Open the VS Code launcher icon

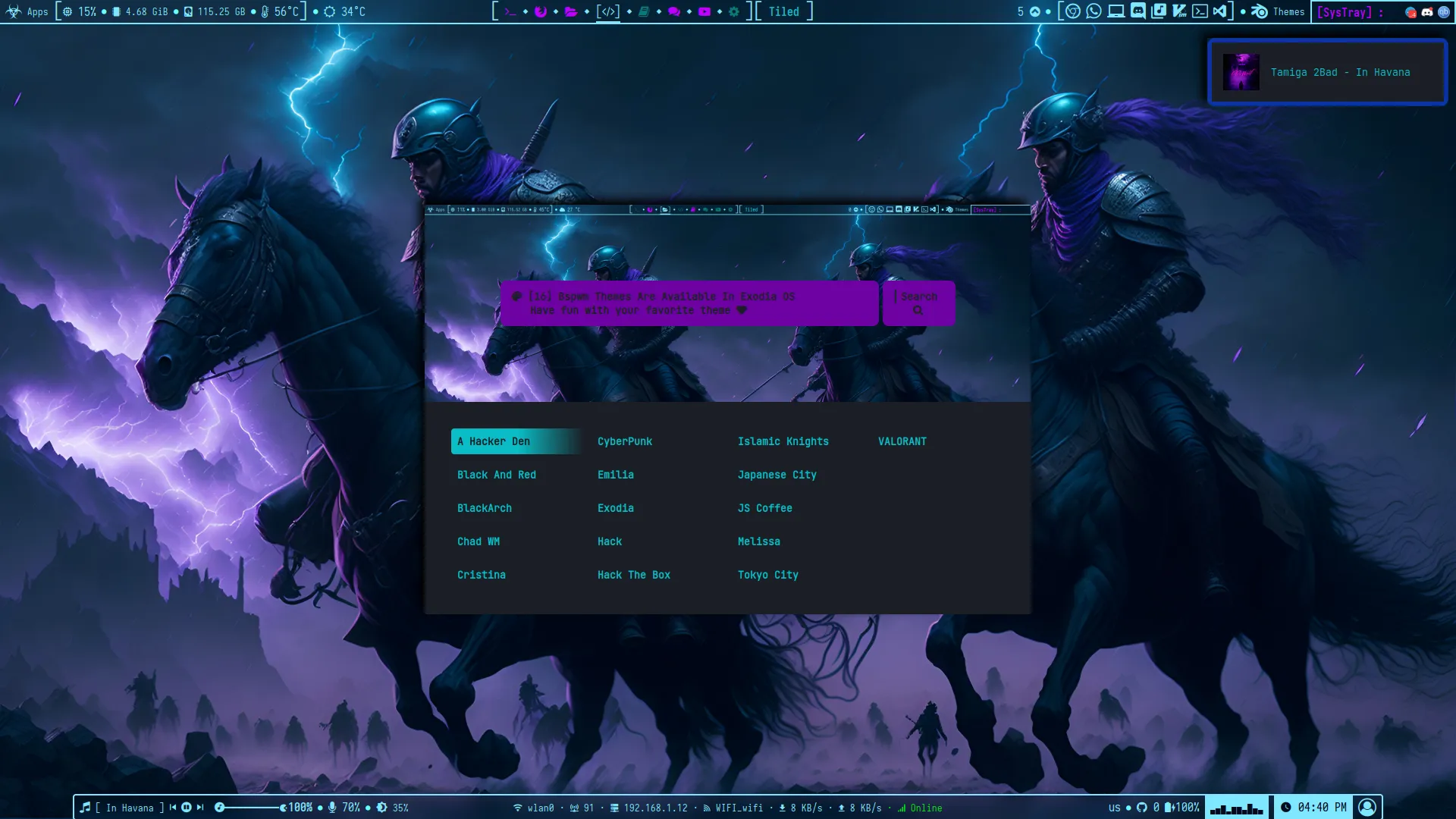[x=1219, y=11]
